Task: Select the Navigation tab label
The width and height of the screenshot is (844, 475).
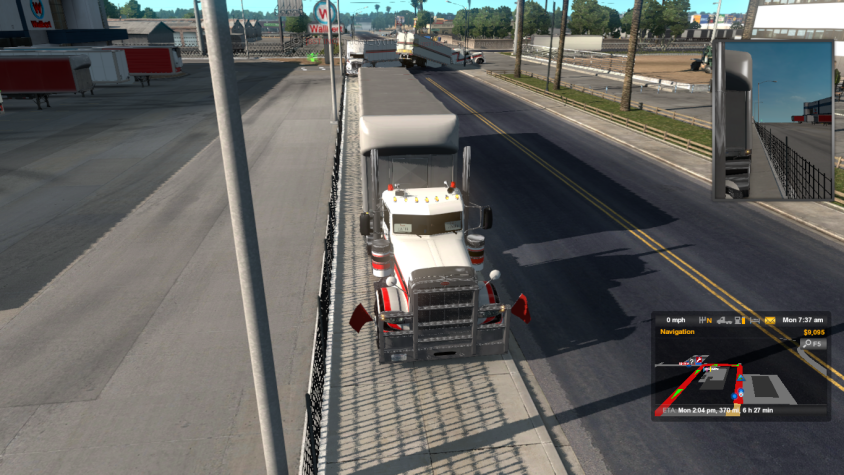Action: pos(677,332)
